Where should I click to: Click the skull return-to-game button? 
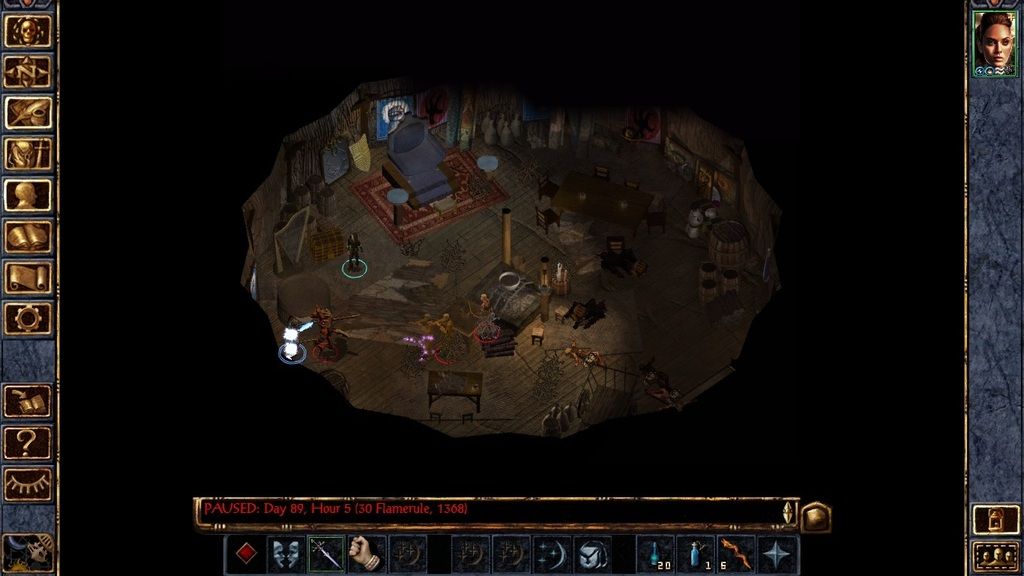point(27,30)
